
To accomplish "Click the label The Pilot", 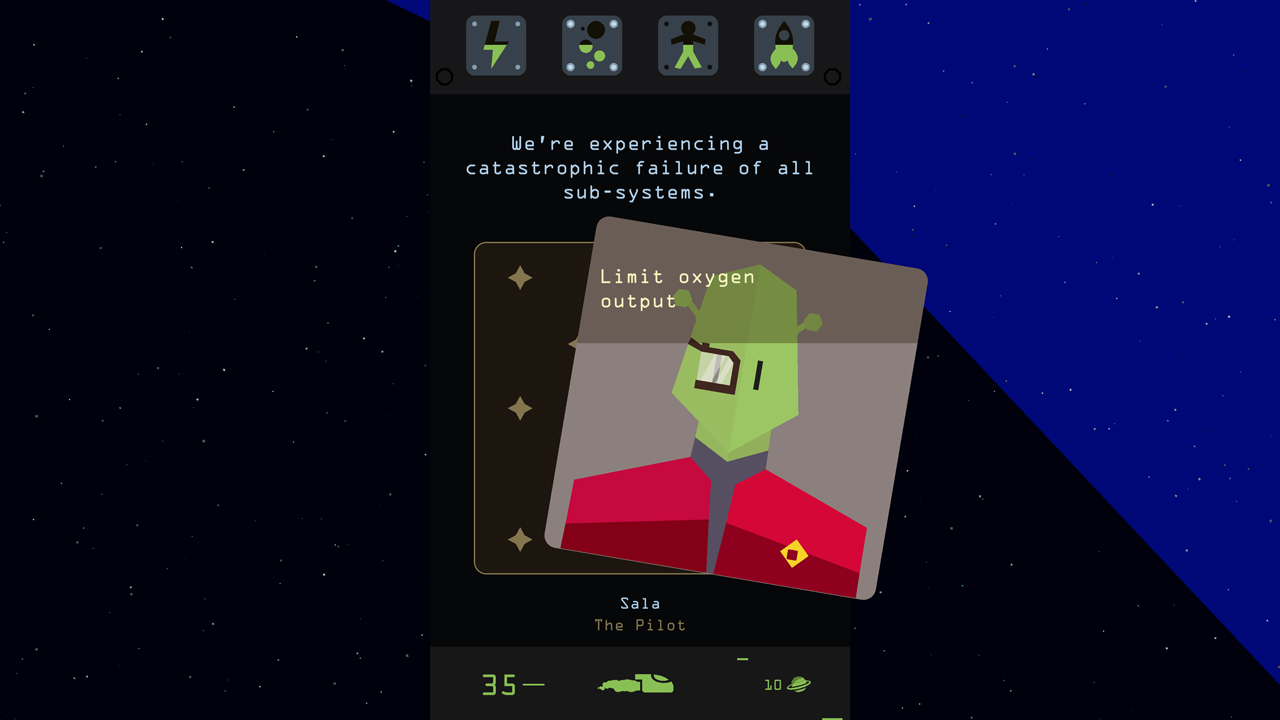I will pos(640,625).
